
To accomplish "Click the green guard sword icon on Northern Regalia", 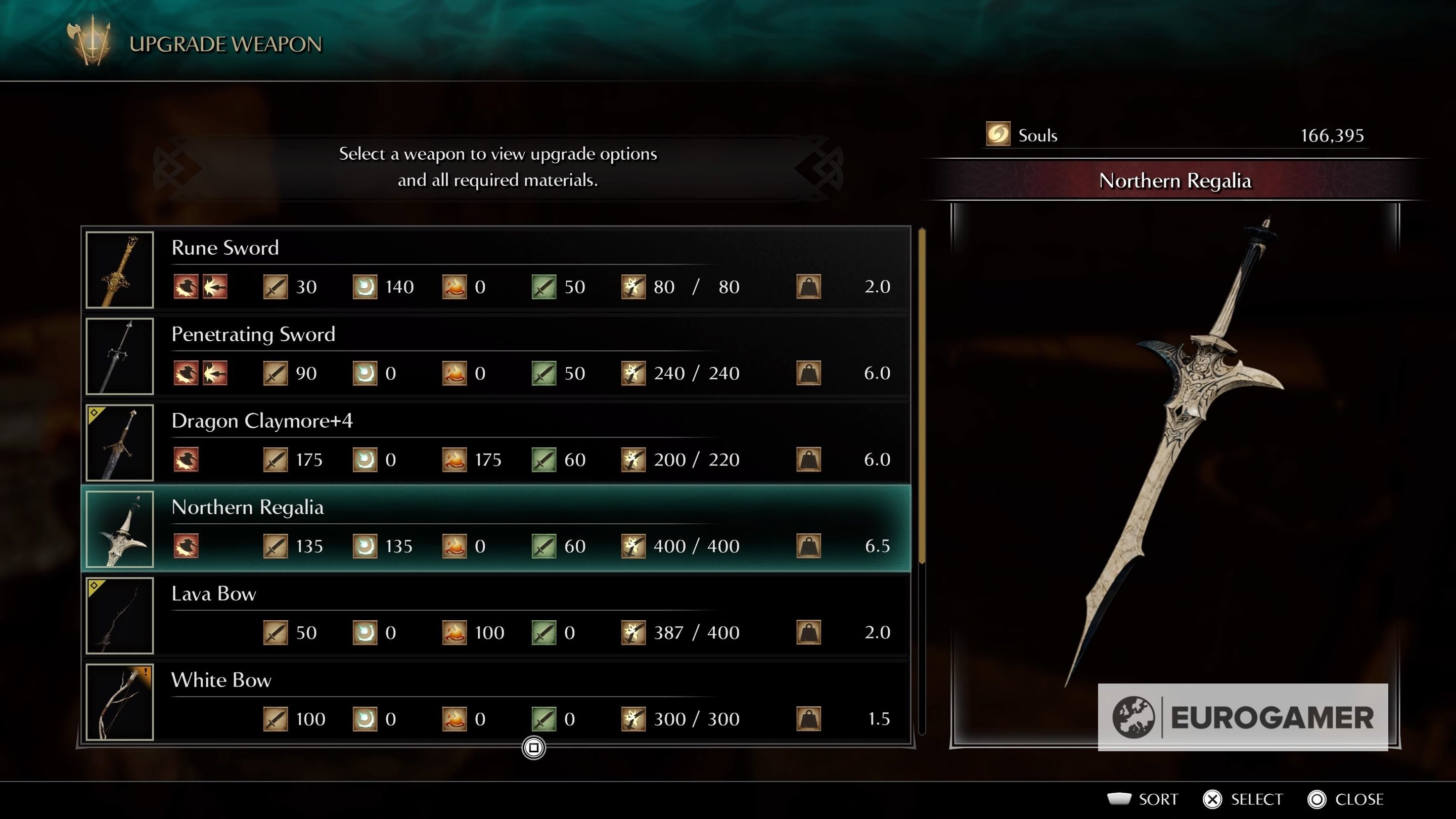I will click(x=545, y=546).
